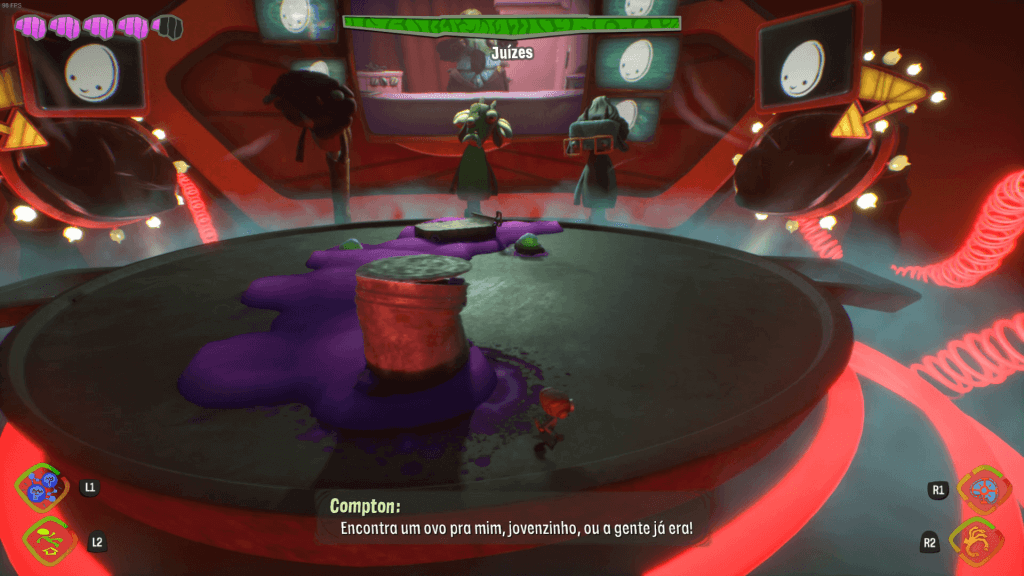Select the Telekinesis orange hand power
The height and width of the screenshot is (576, 1024).
click(977, 541)
